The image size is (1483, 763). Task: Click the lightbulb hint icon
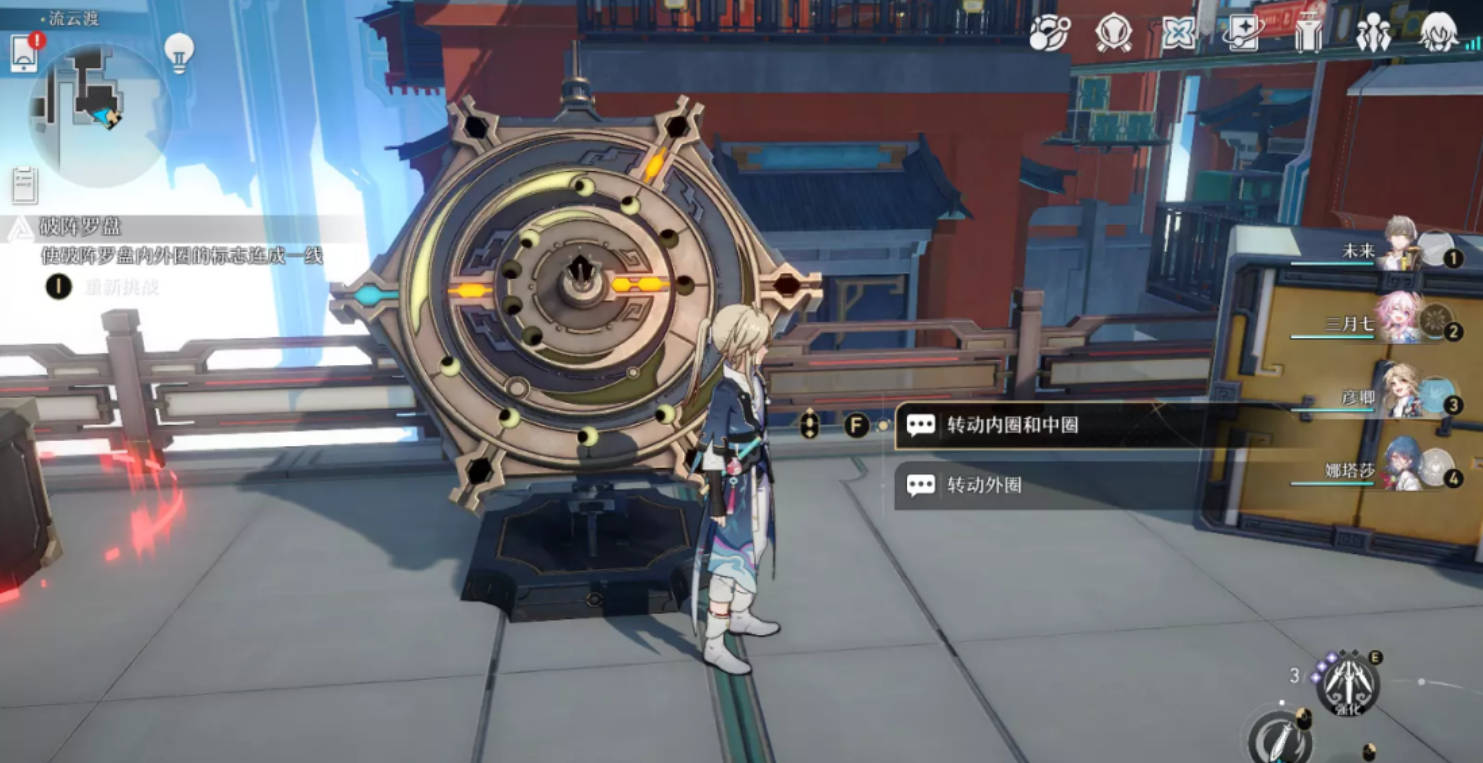178,52
